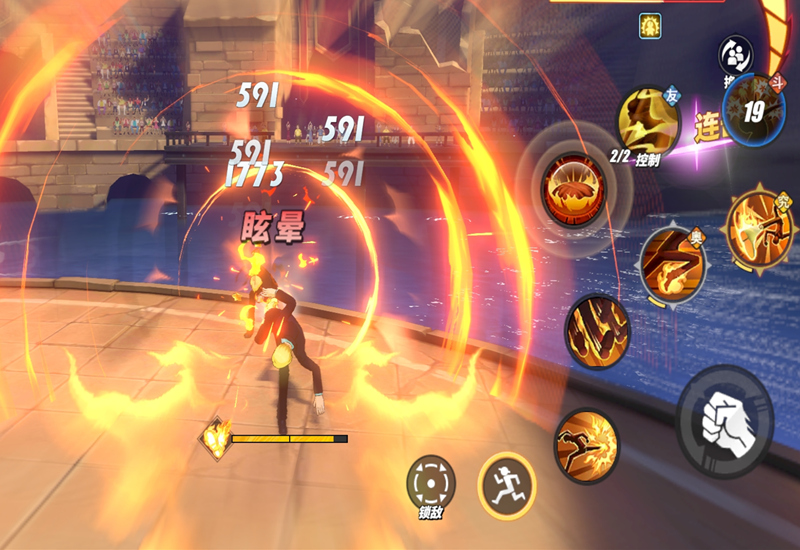The height and width of the screenshot is (550, 800).
Task: Cast the fiery shell burst skill
Action: pos(572,189)
